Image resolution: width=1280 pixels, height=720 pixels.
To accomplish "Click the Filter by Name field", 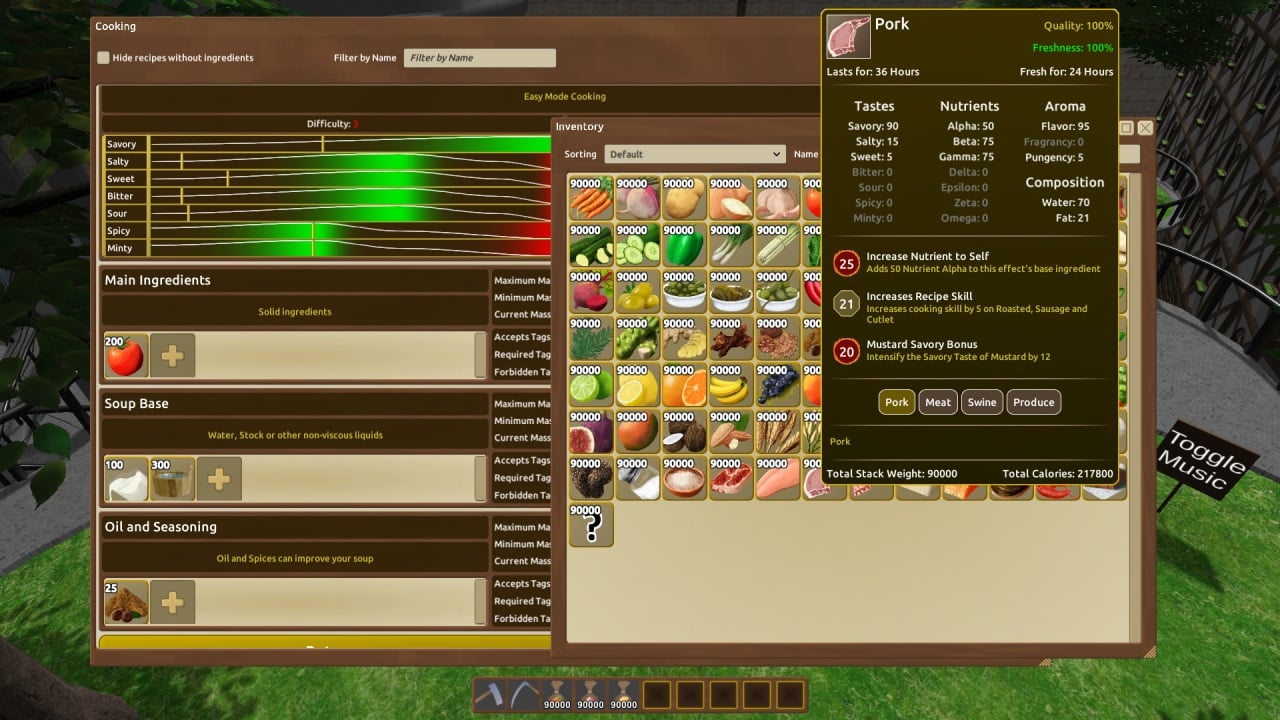I will point(479,58).
